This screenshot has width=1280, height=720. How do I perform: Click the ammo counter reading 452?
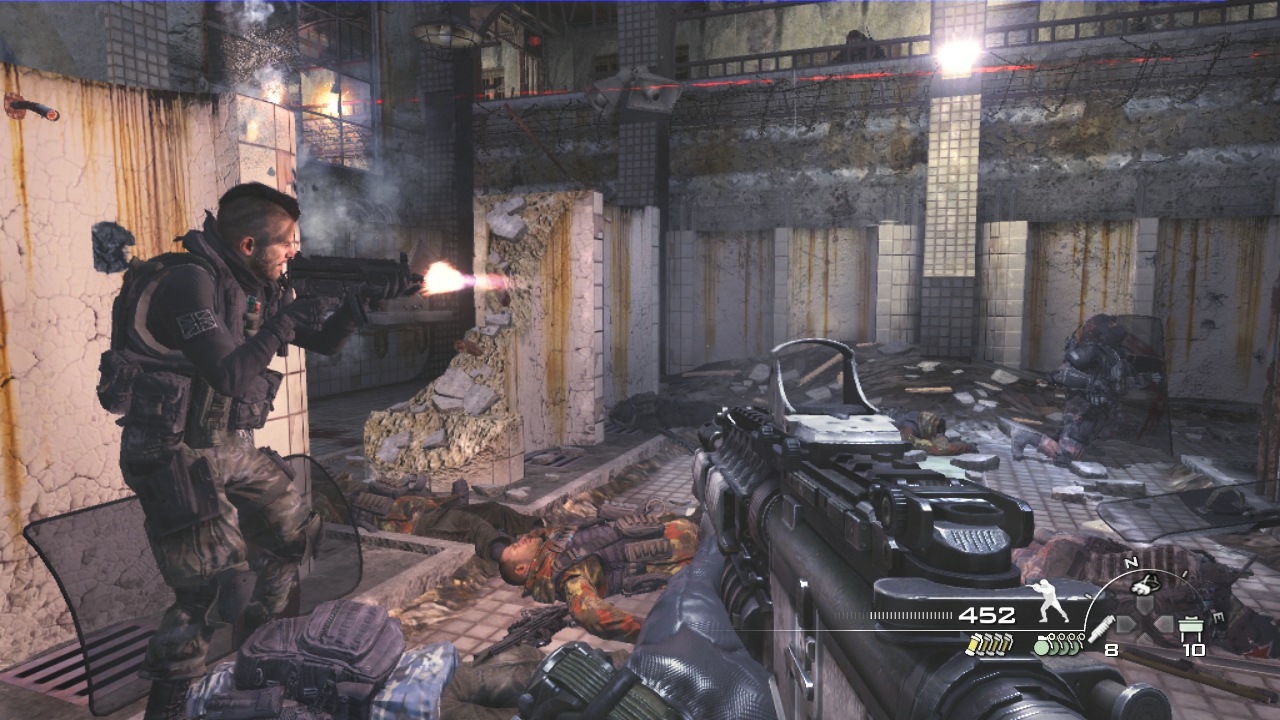[988, 614]
